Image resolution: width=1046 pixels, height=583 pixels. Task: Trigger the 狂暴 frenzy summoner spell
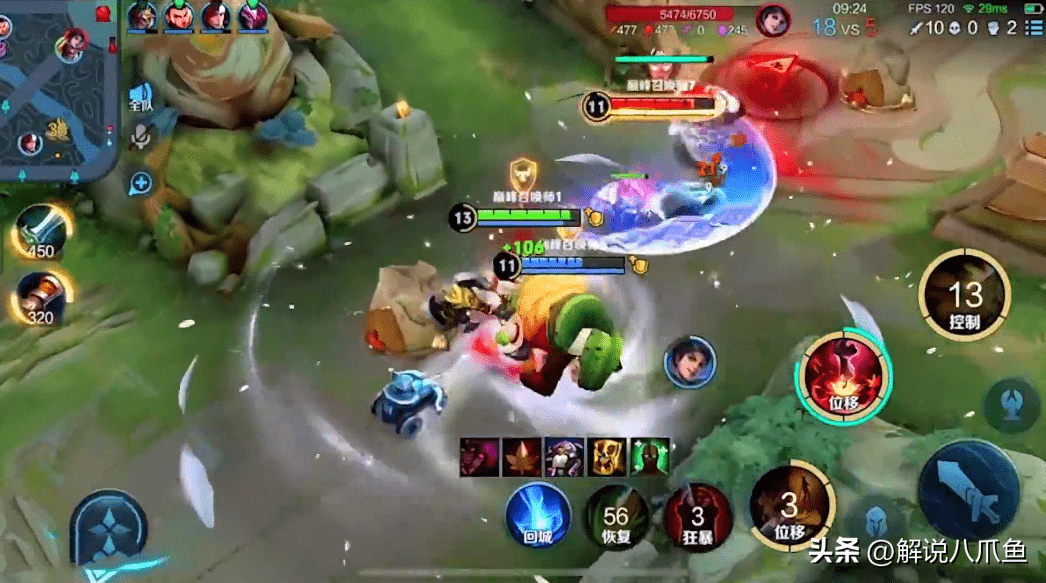(698, 516)
